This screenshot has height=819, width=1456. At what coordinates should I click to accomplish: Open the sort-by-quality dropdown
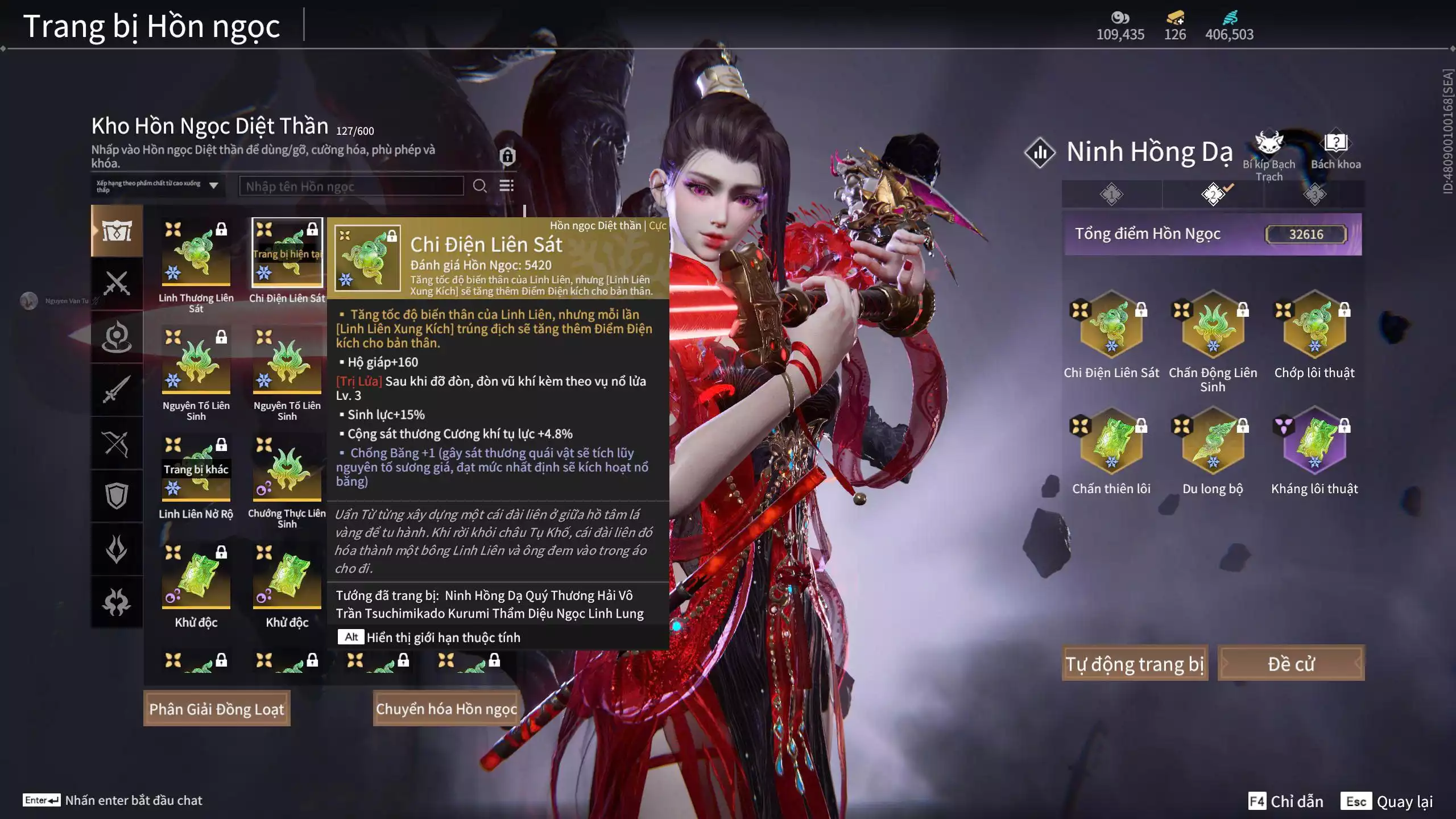click(x=158, y=186)
